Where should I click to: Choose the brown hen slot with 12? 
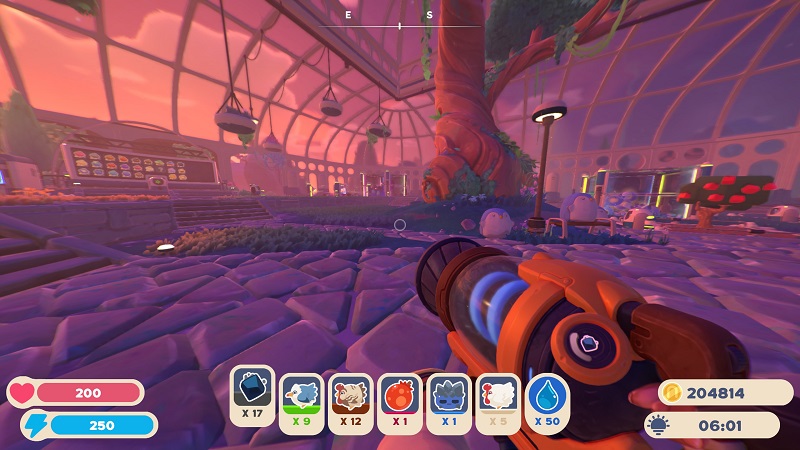tap(350, 396)
